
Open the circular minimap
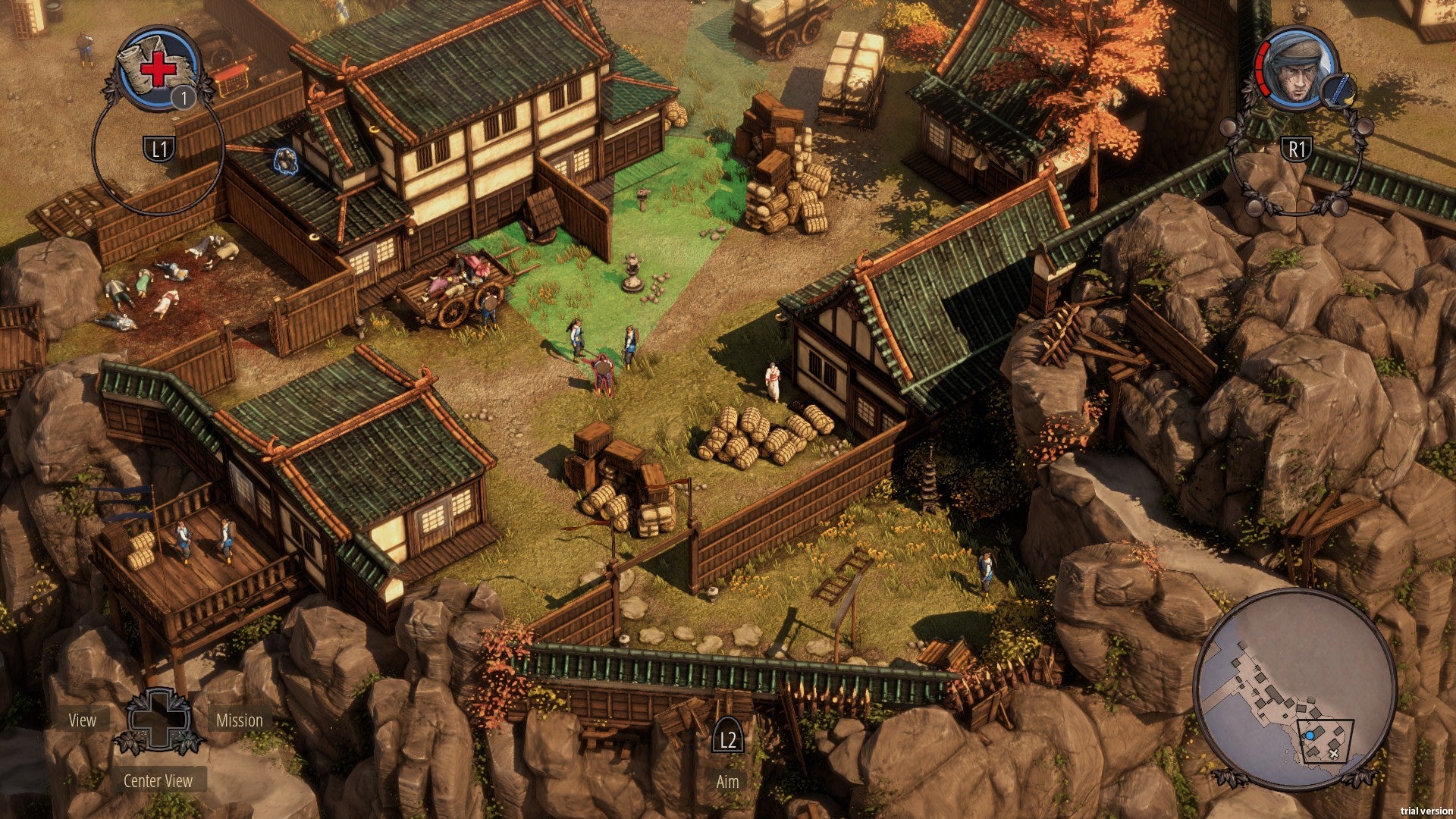coord(1294,689)
